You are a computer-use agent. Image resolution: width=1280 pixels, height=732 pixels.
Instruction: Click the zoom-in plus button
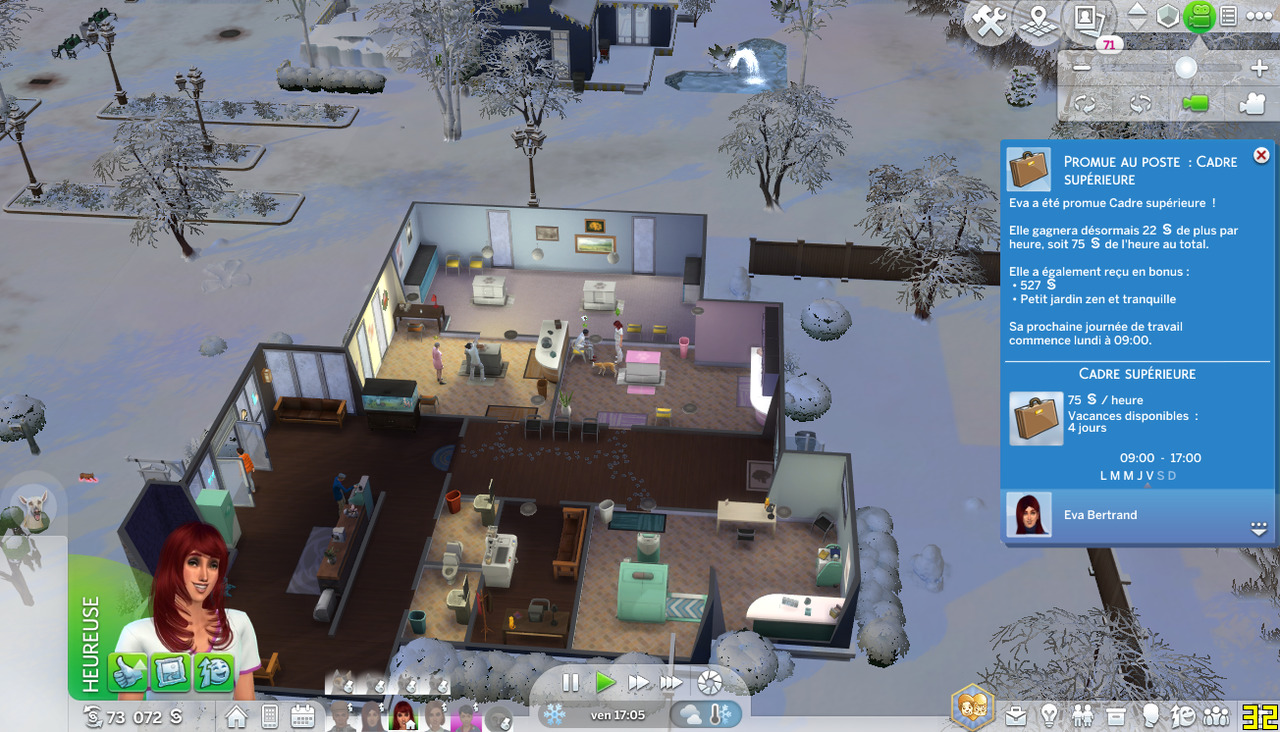click(1259, 68)
